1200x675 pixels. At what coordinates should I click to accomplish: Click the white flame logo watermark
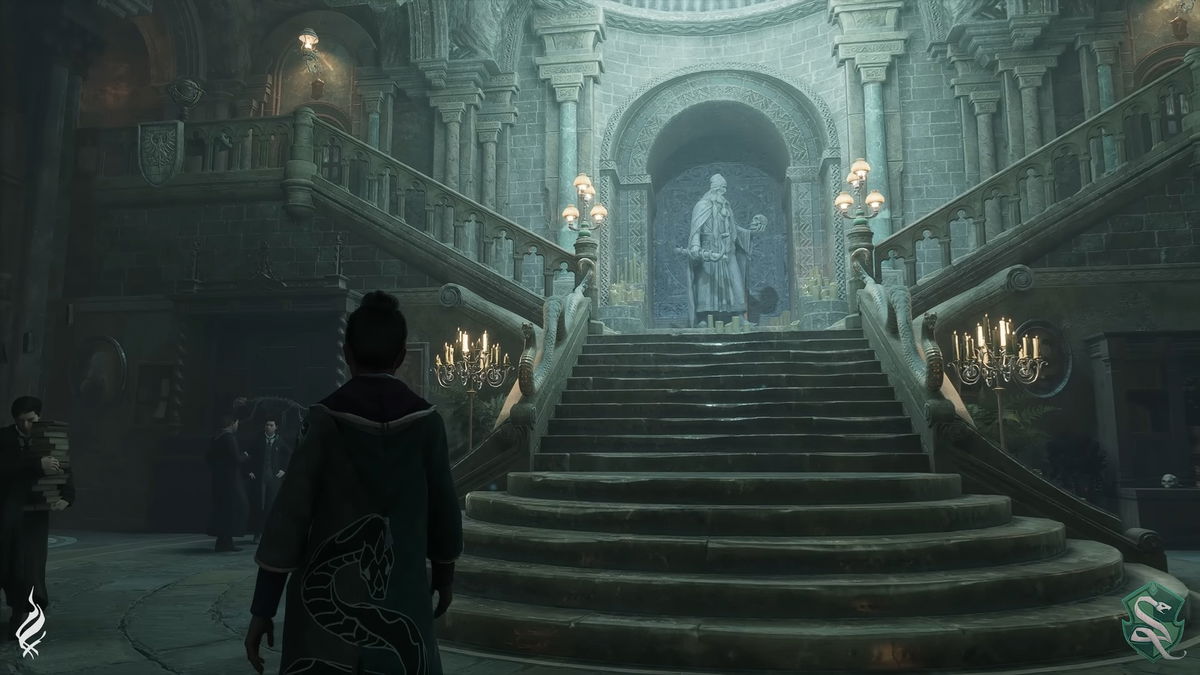click(31, 622)
